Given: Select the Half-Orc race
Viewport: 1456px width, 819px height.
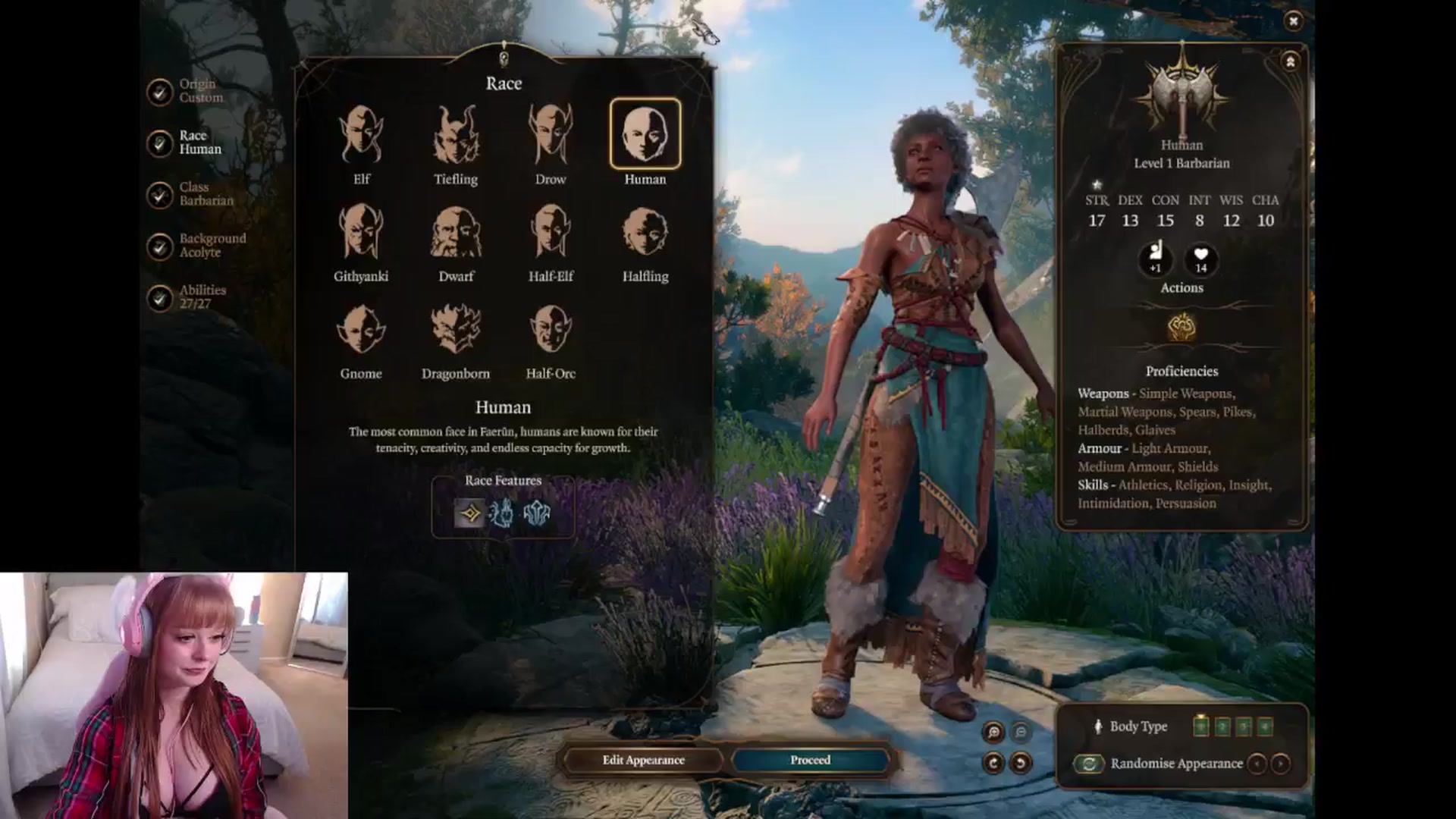Looking at the screenshot, I should coord(551,330).
